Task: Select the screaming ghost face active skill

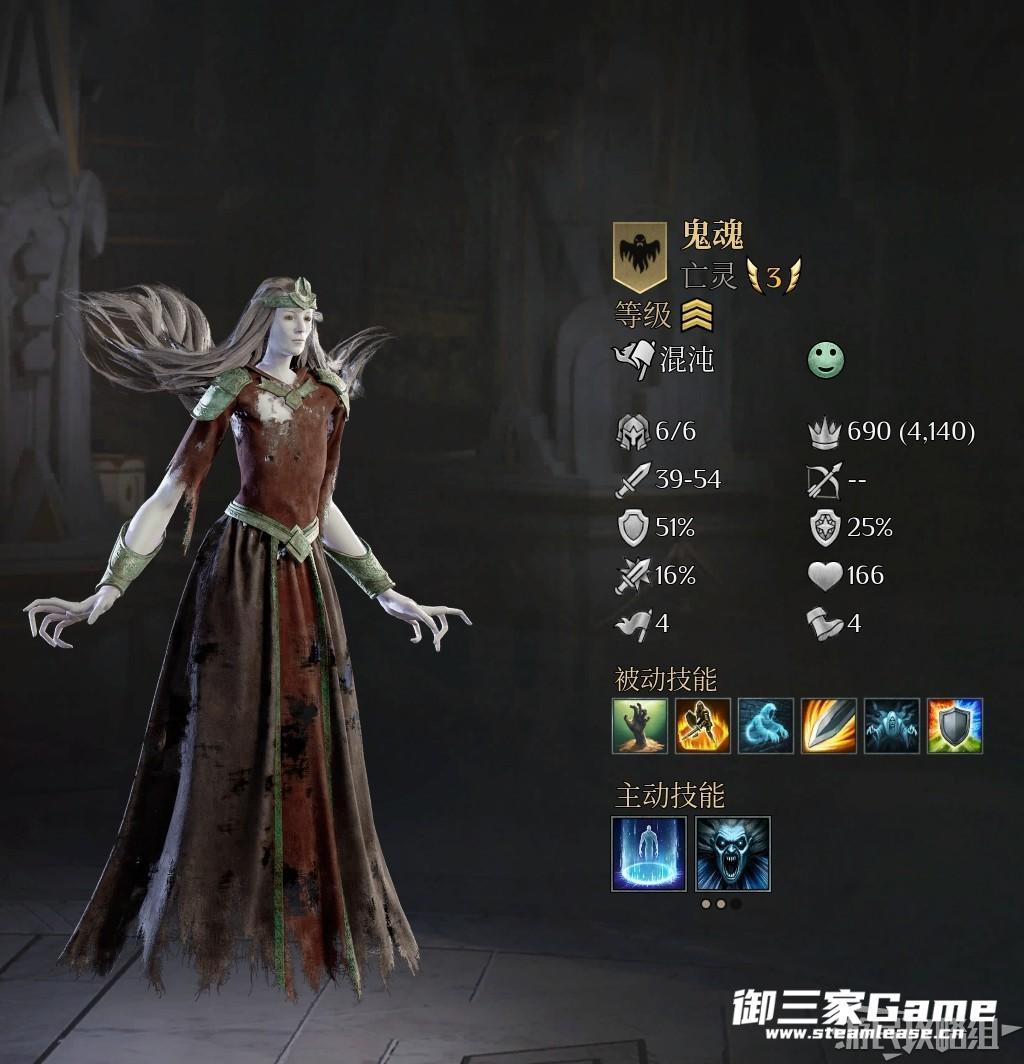Action: tap(733, 853)
